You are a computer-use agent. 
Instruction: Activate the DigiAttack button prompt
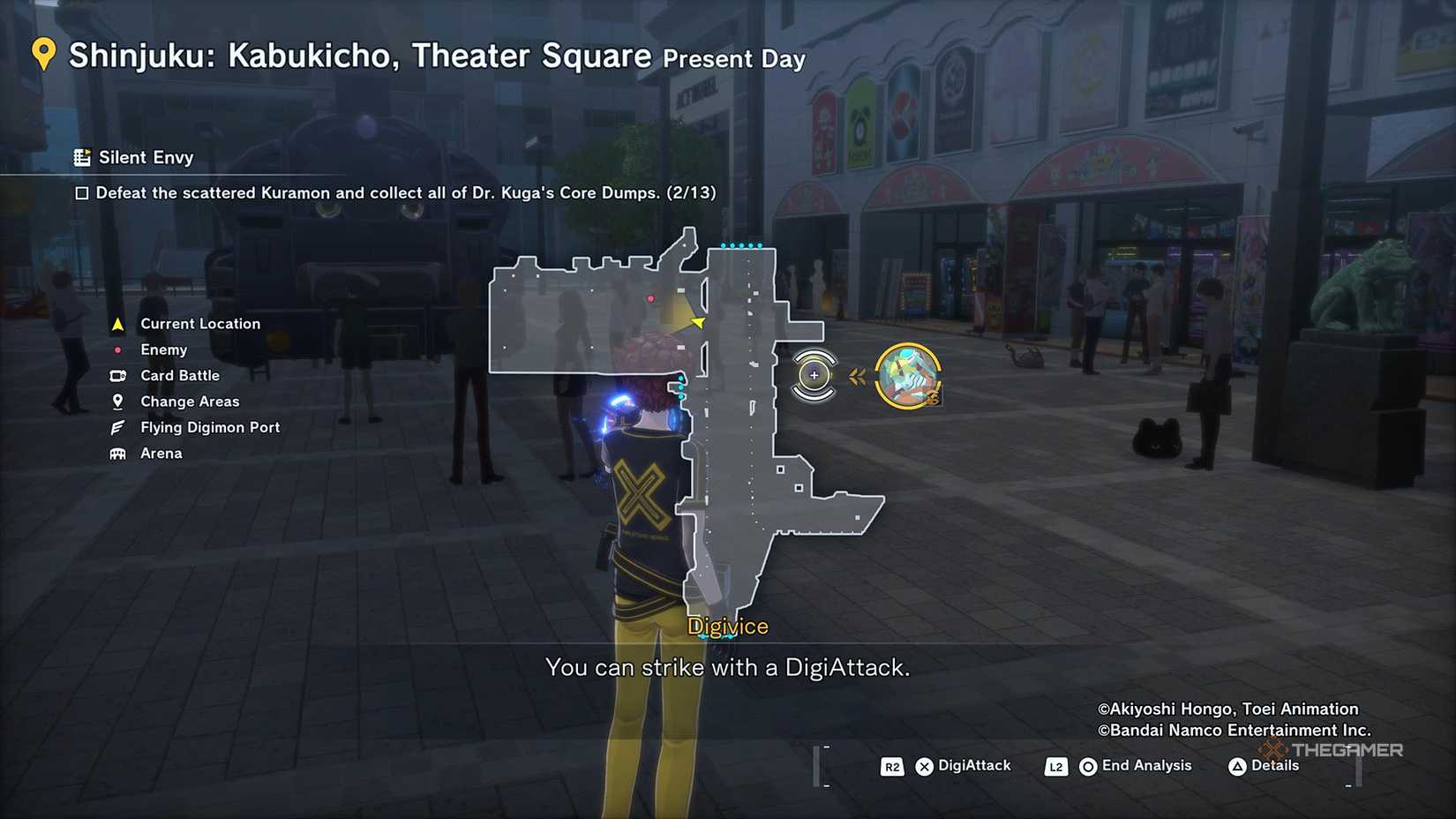tap(925, 766)
